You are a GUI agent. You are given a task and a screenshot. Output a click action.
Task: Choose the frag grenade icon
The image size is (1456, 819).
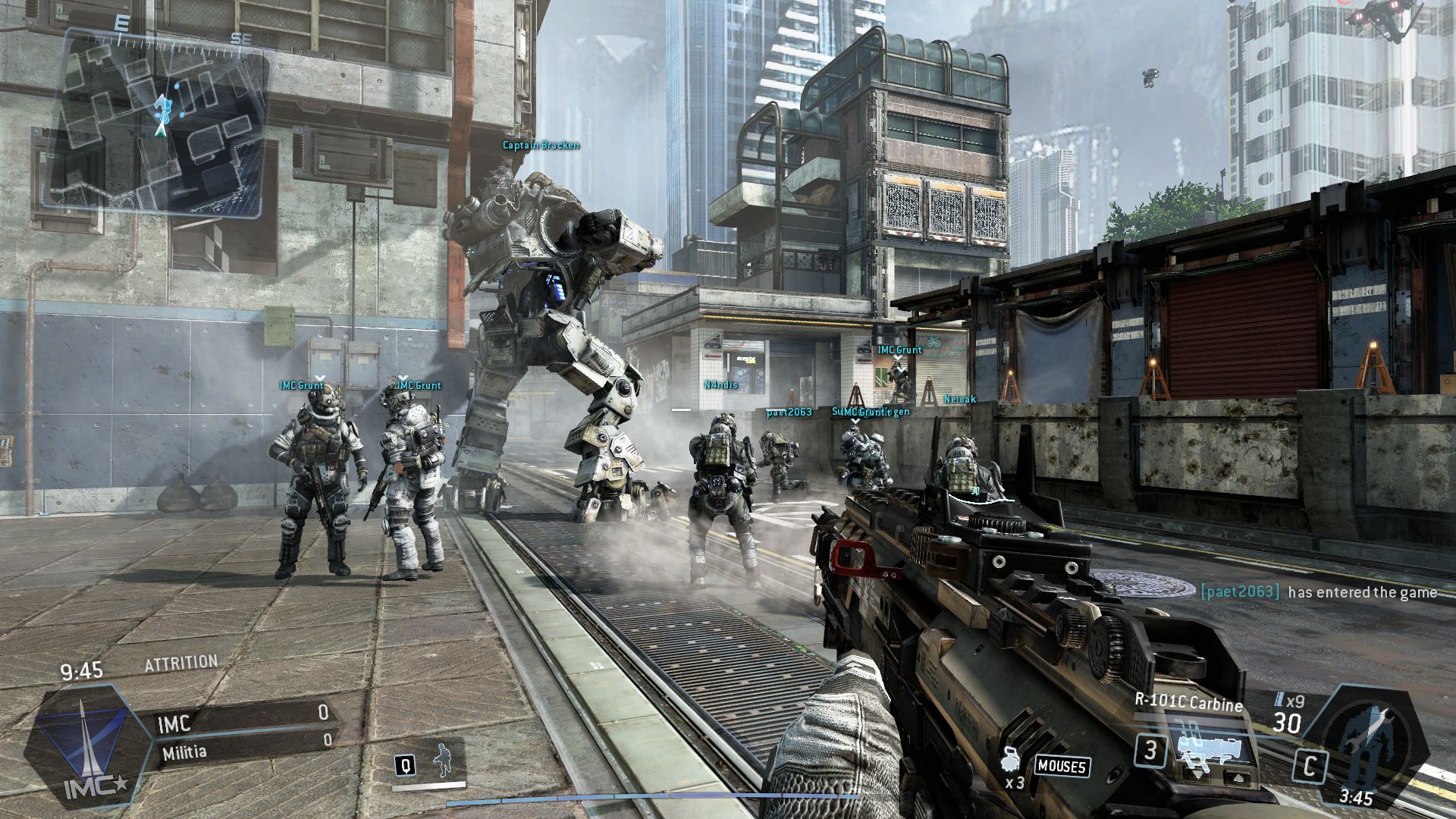click(x=1010, y=761)
